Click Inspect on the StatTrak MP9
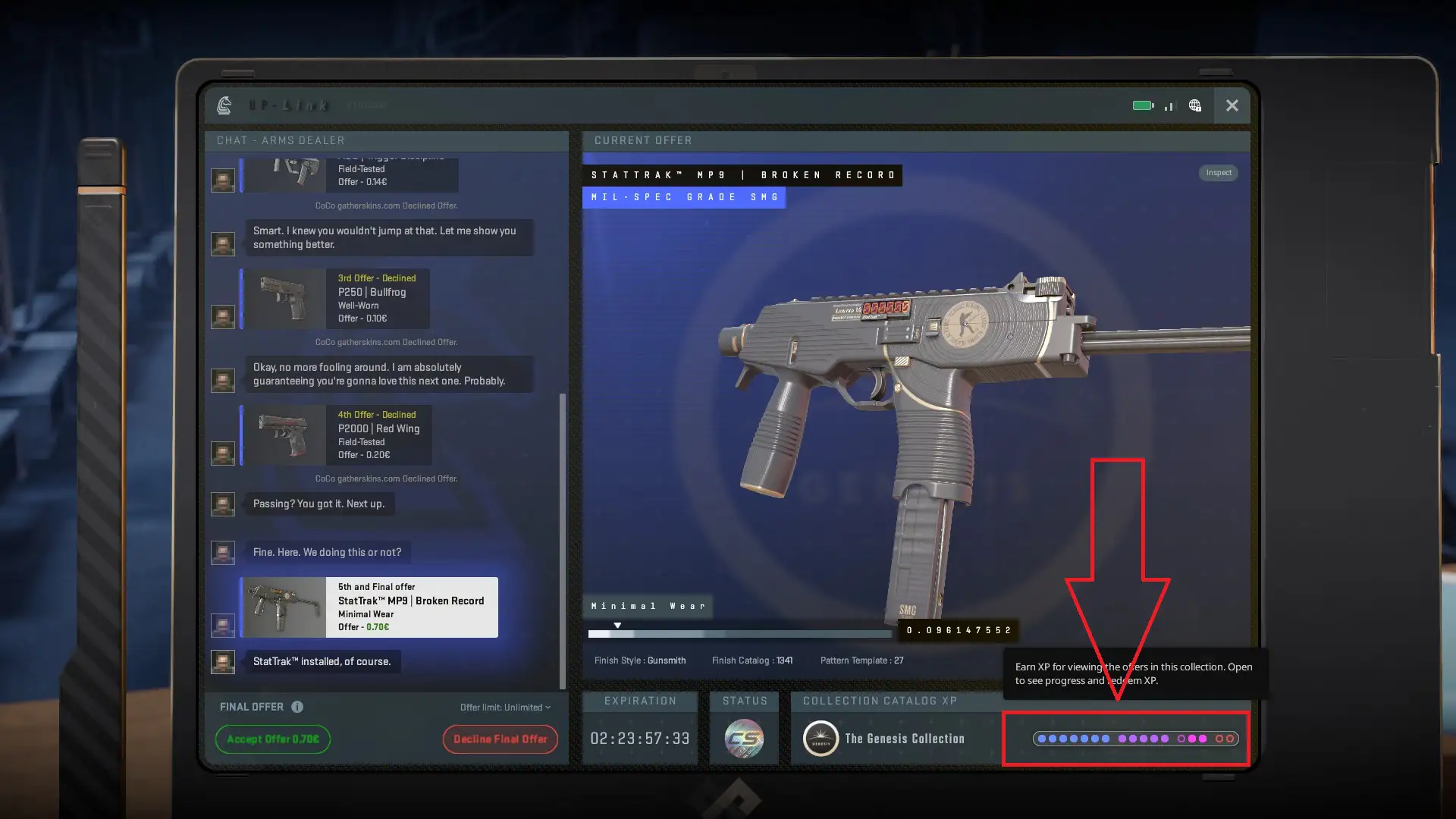The width and height of the screenshot is (1456, 819). click(x=1218, y=172)
